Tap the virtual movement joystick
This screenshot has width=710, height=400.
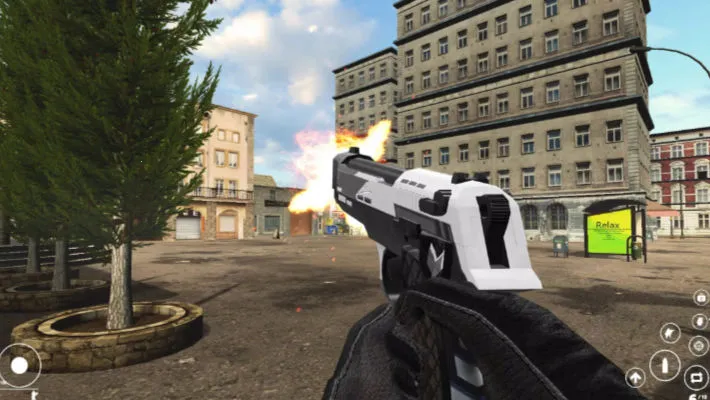pyautogui.click(x=19, y=366)
